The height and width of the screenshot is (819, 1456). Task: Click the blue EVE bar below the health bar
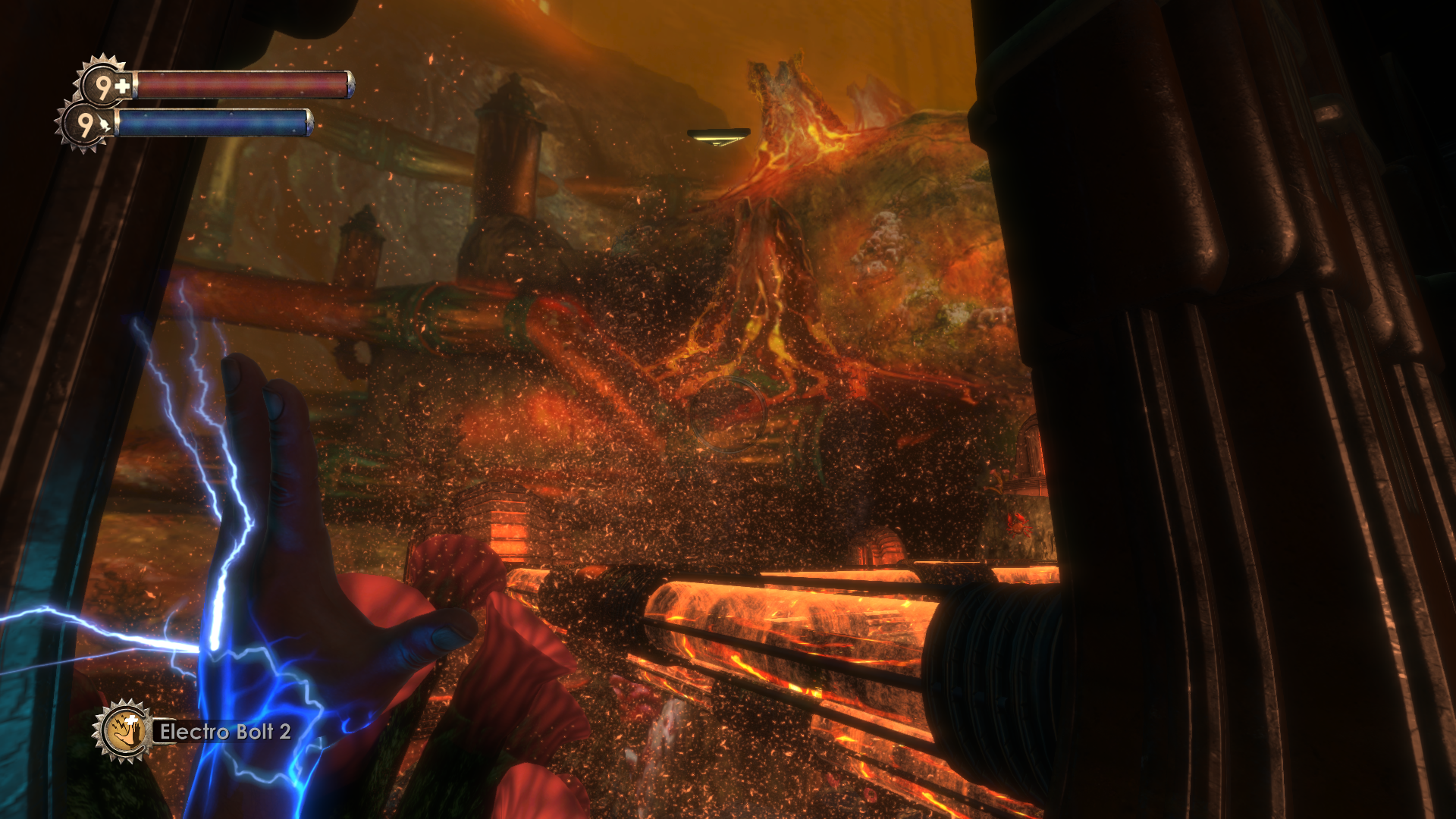(216, 123)
